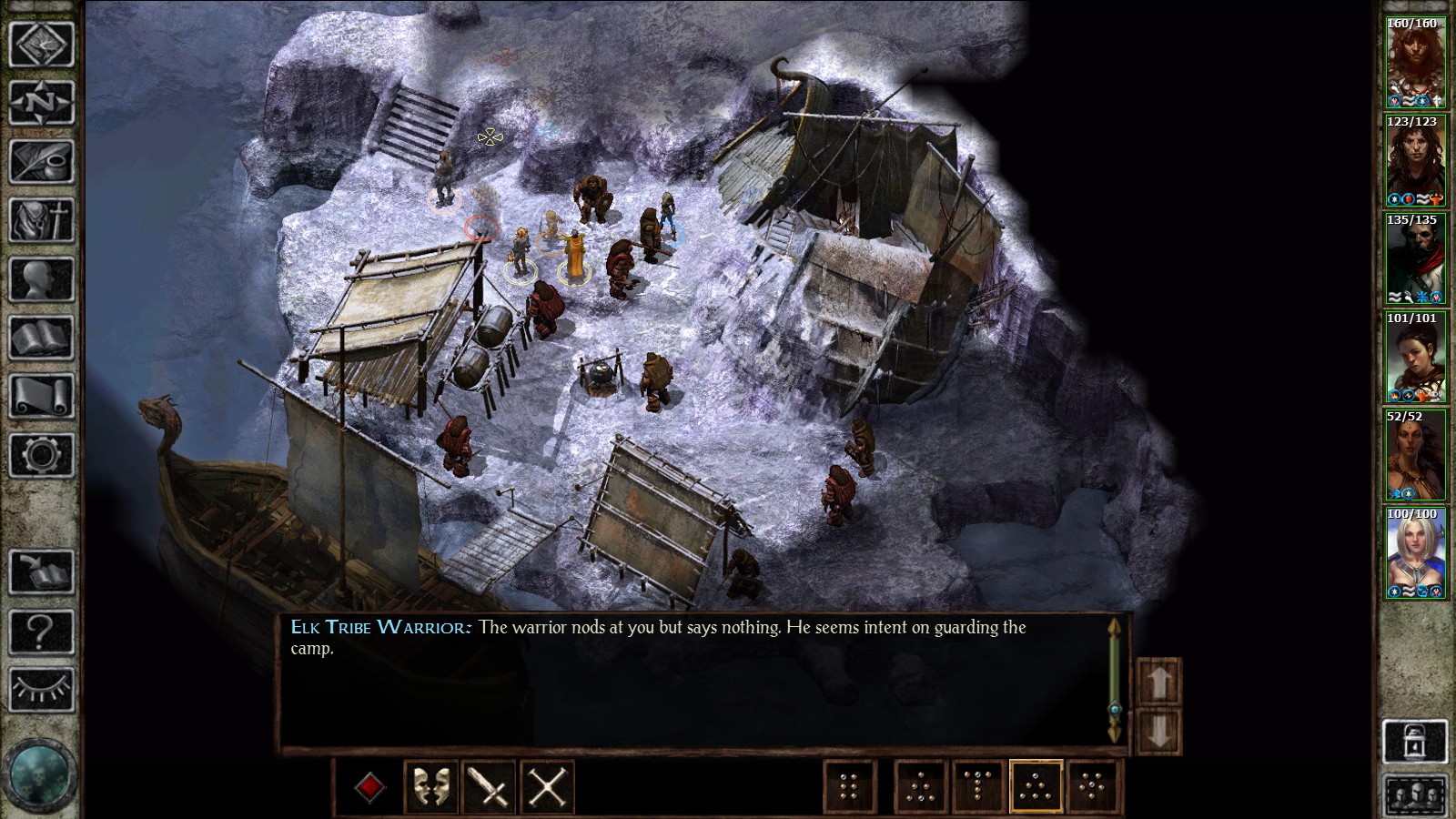Open the character record head icon
Viewport: 1456px width, 819px height.
point(41,278)
